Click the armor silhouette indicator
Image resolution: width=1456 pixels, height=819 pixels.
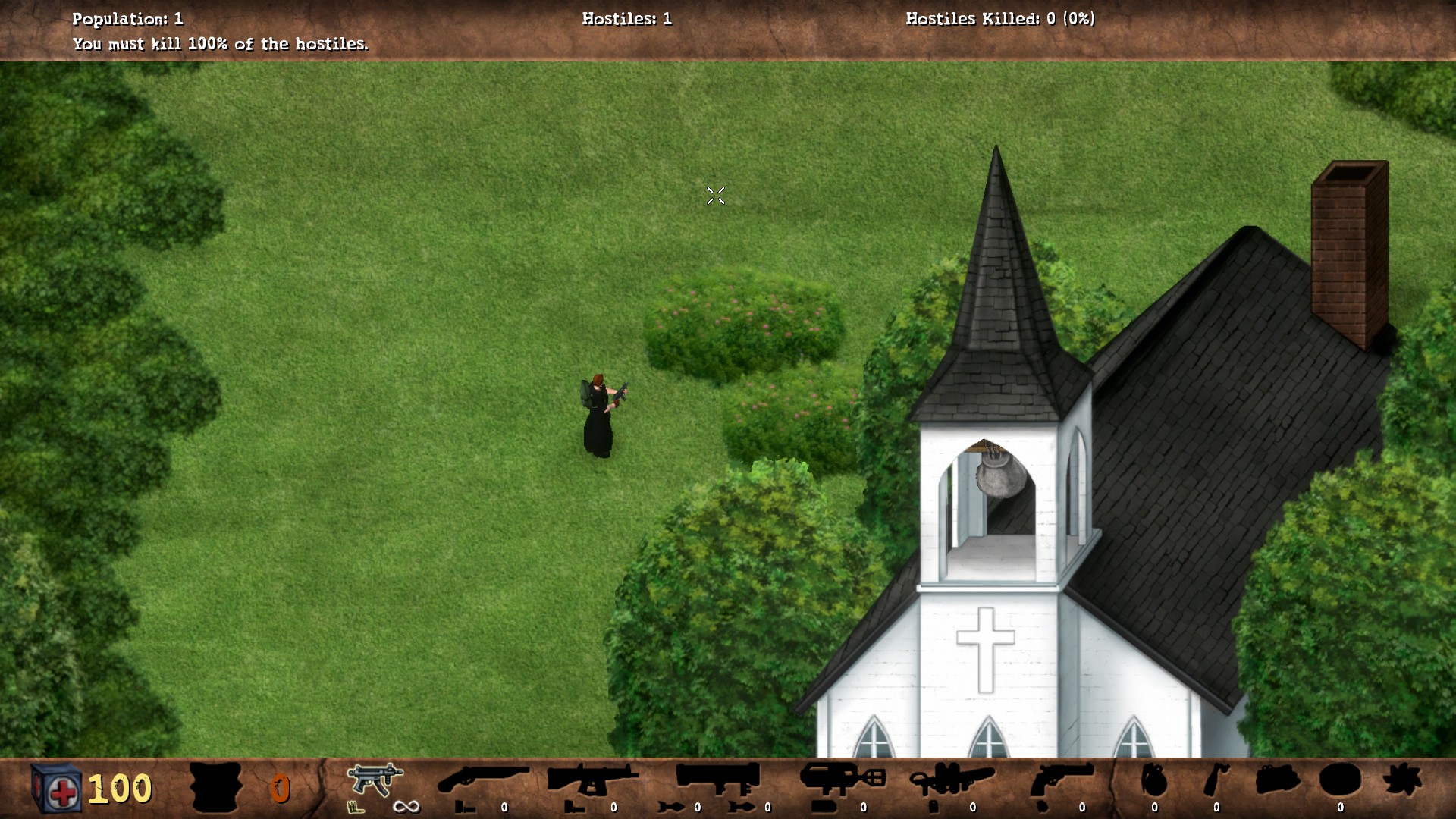coord(216,785)
